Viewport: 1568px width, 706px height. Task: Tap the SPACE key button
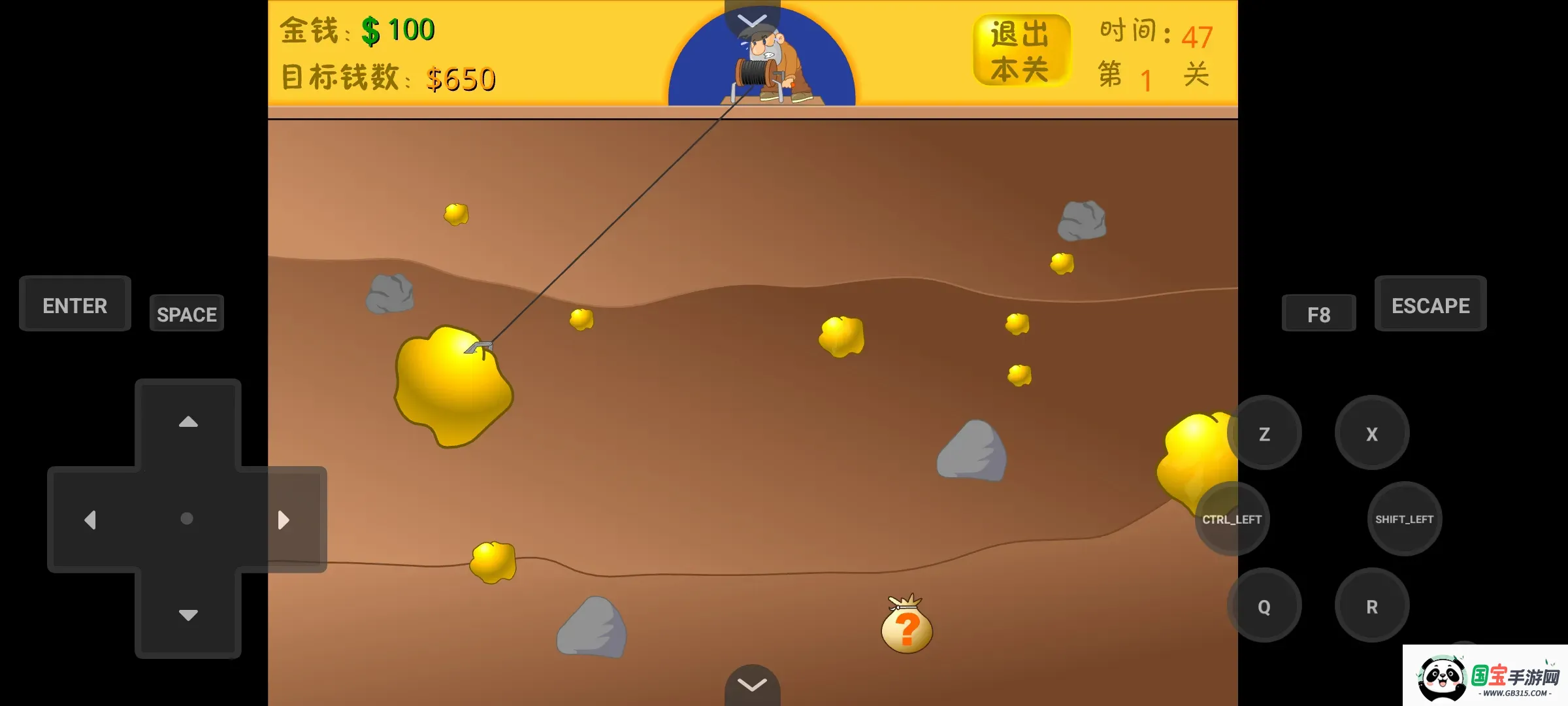[x=186, y=314]
